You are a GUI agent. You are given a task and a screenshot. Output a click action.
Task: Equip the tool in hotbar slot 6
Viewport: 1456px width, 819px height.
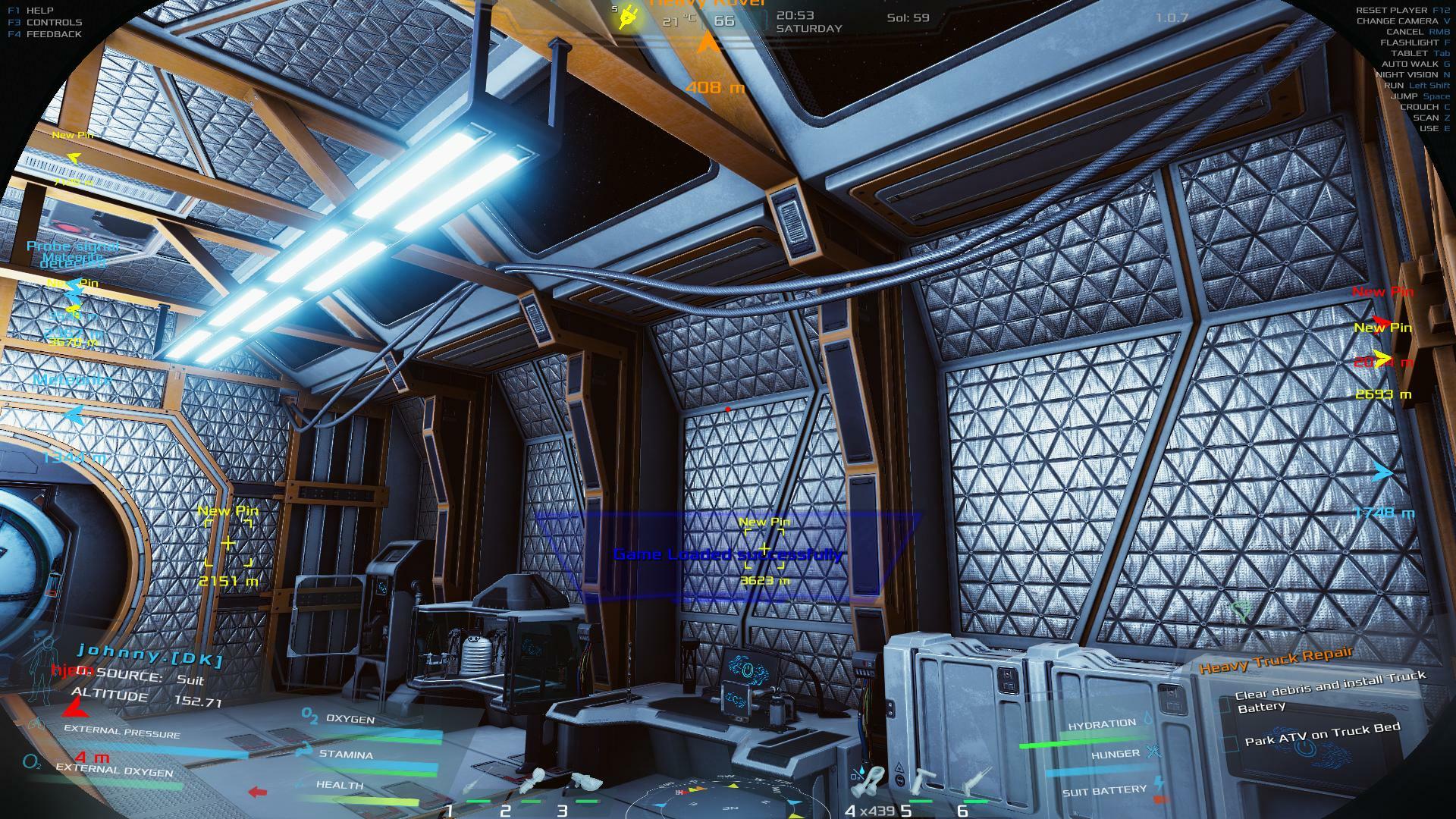point(977,782)
